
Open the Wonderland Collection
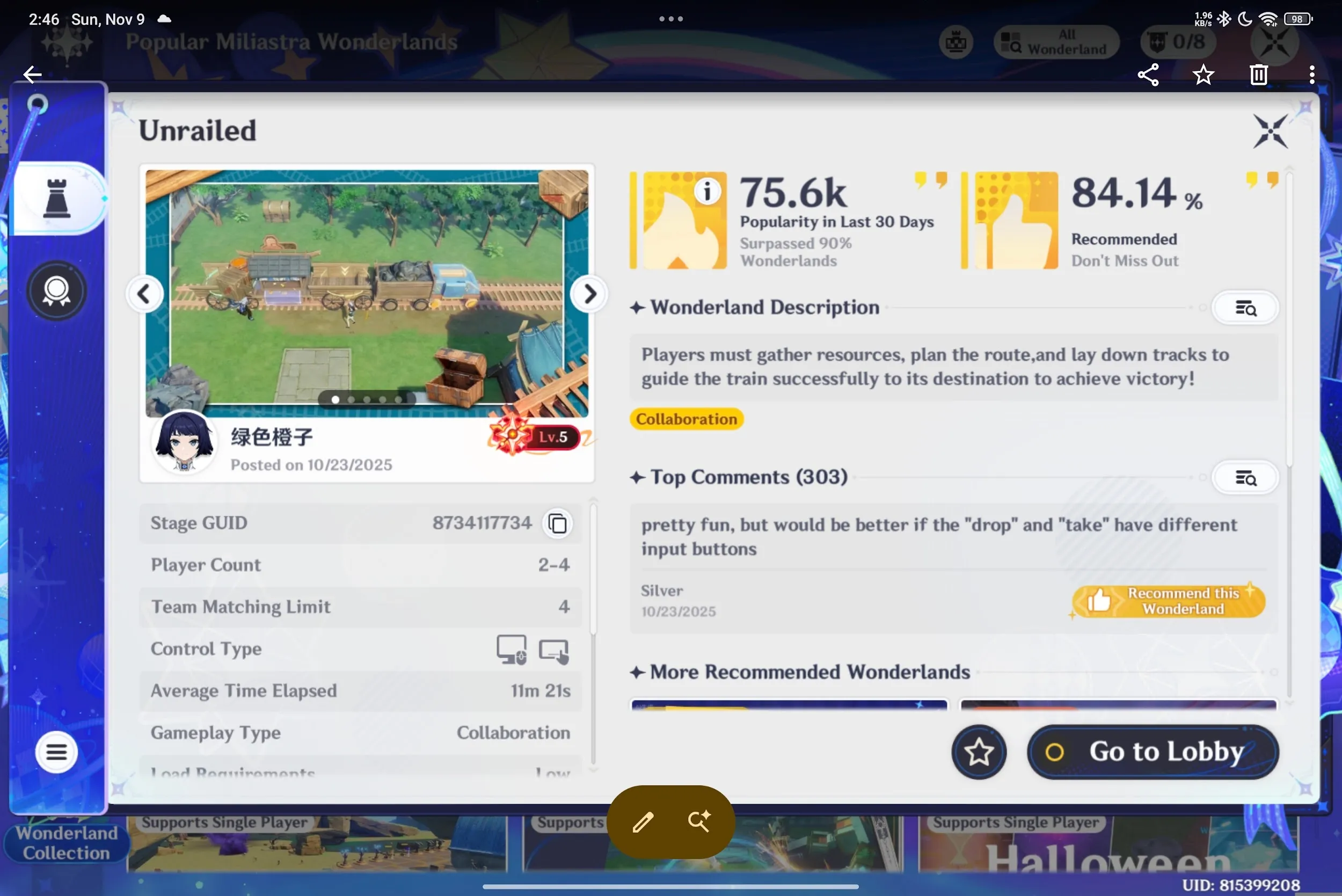pos(66,843)
